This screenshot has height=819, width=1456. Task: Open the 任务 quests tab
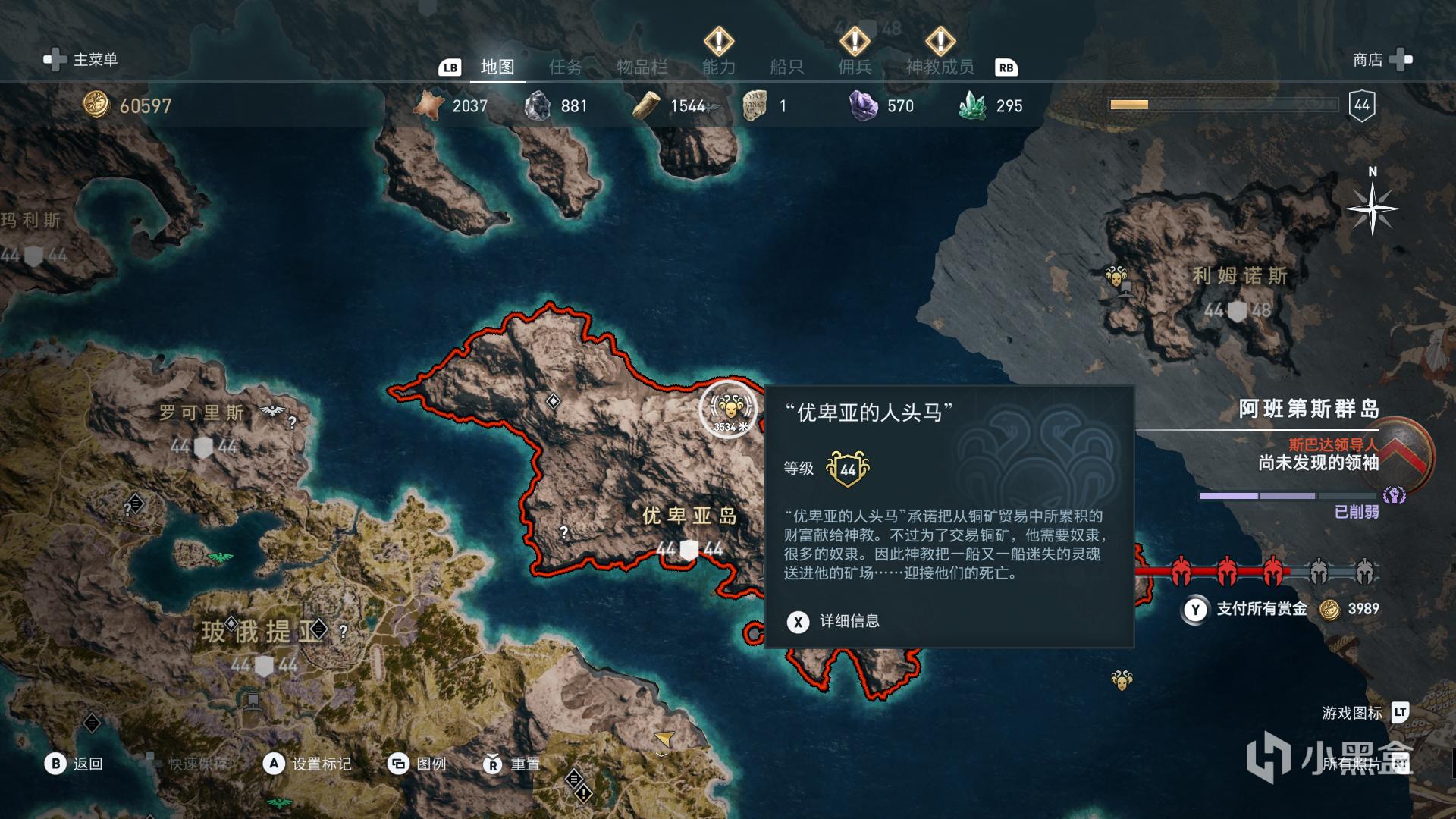tap(566, 67)
